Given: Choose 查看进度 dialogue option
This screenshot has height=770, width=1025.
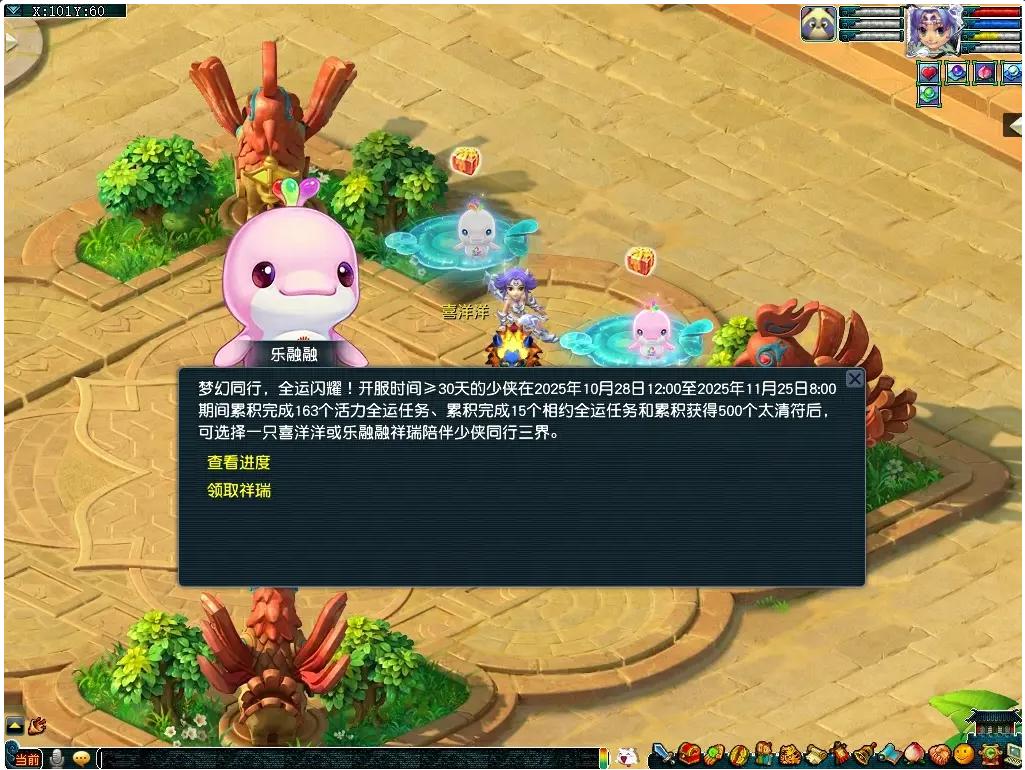Looking at the screenshot, I should [x=238, y=463].
